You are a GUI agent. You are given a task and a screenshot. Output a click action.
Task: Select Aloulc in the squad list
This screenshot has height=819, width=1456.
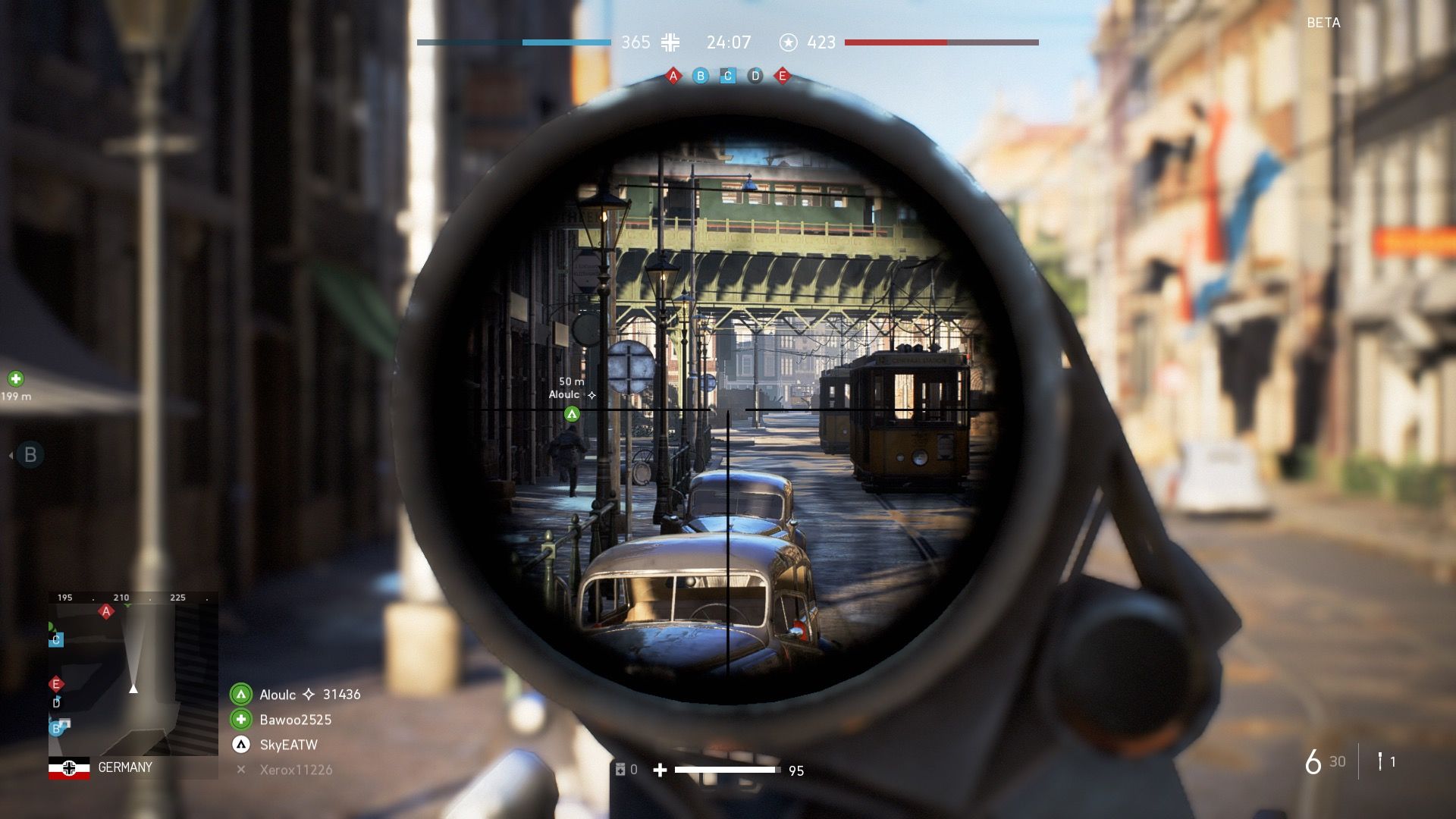278,695
